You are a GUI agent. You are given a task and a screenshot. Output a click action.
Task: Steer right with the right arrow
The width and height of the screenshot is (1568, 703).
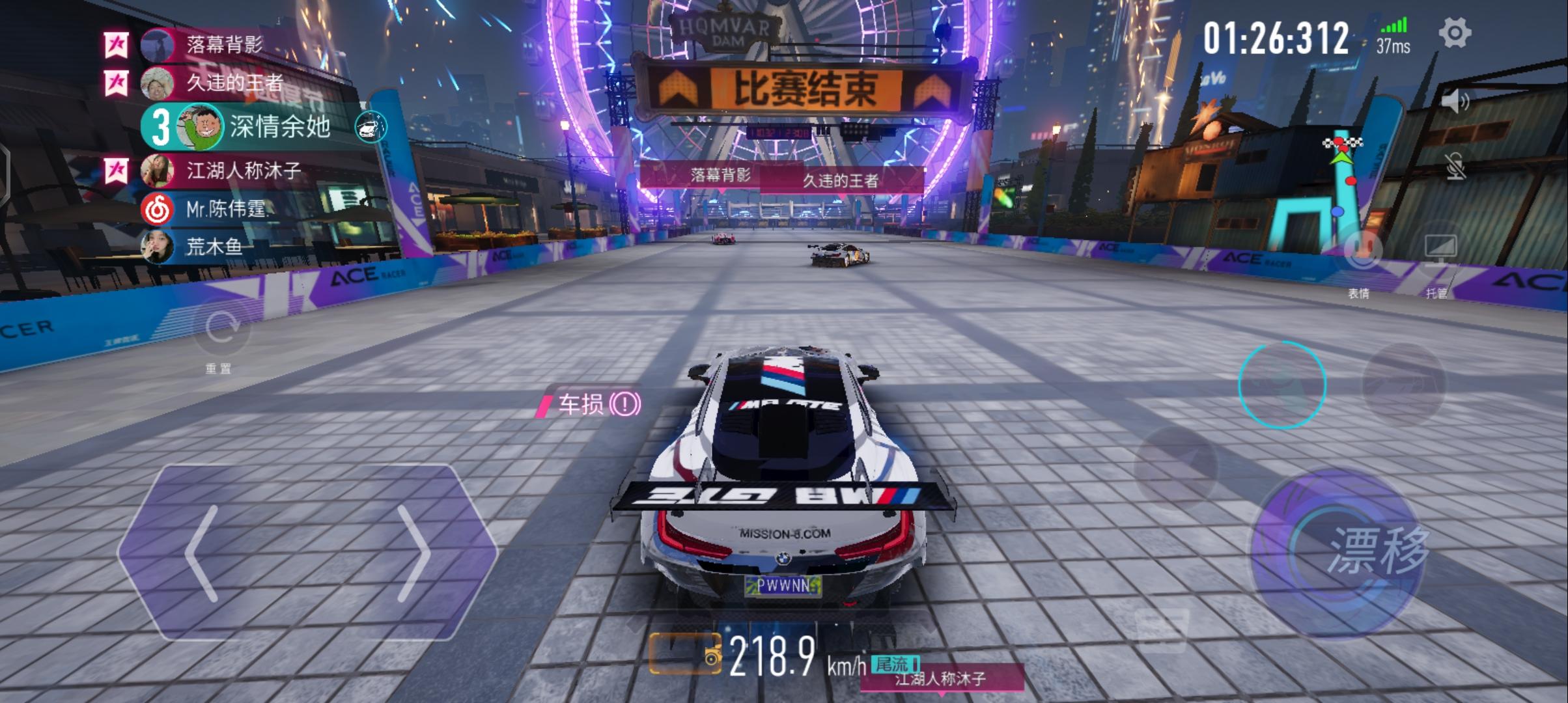(x=413, y=553)
